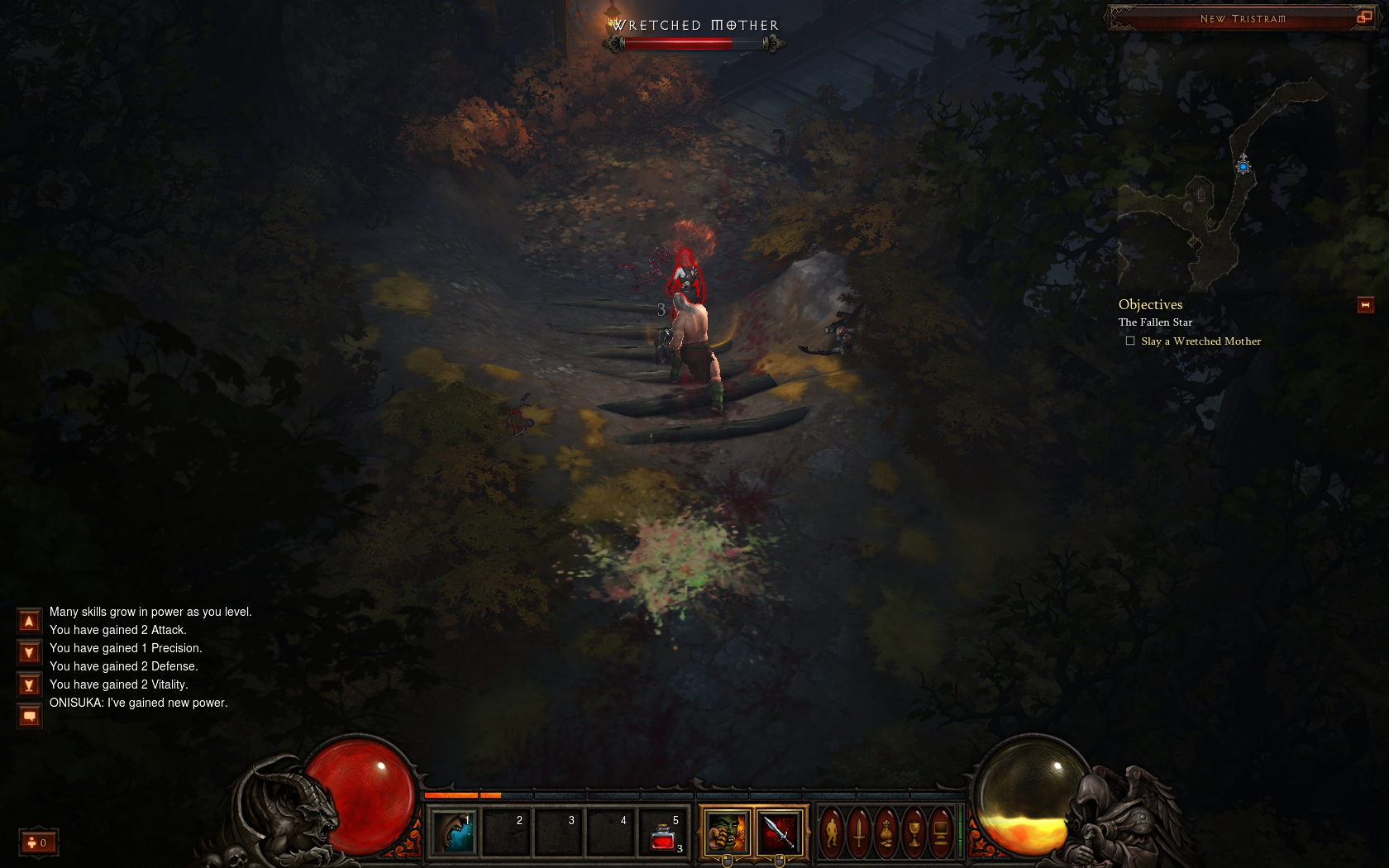Click the button showing count 0
Viewport: 1389px width, 868px height.
39,842
